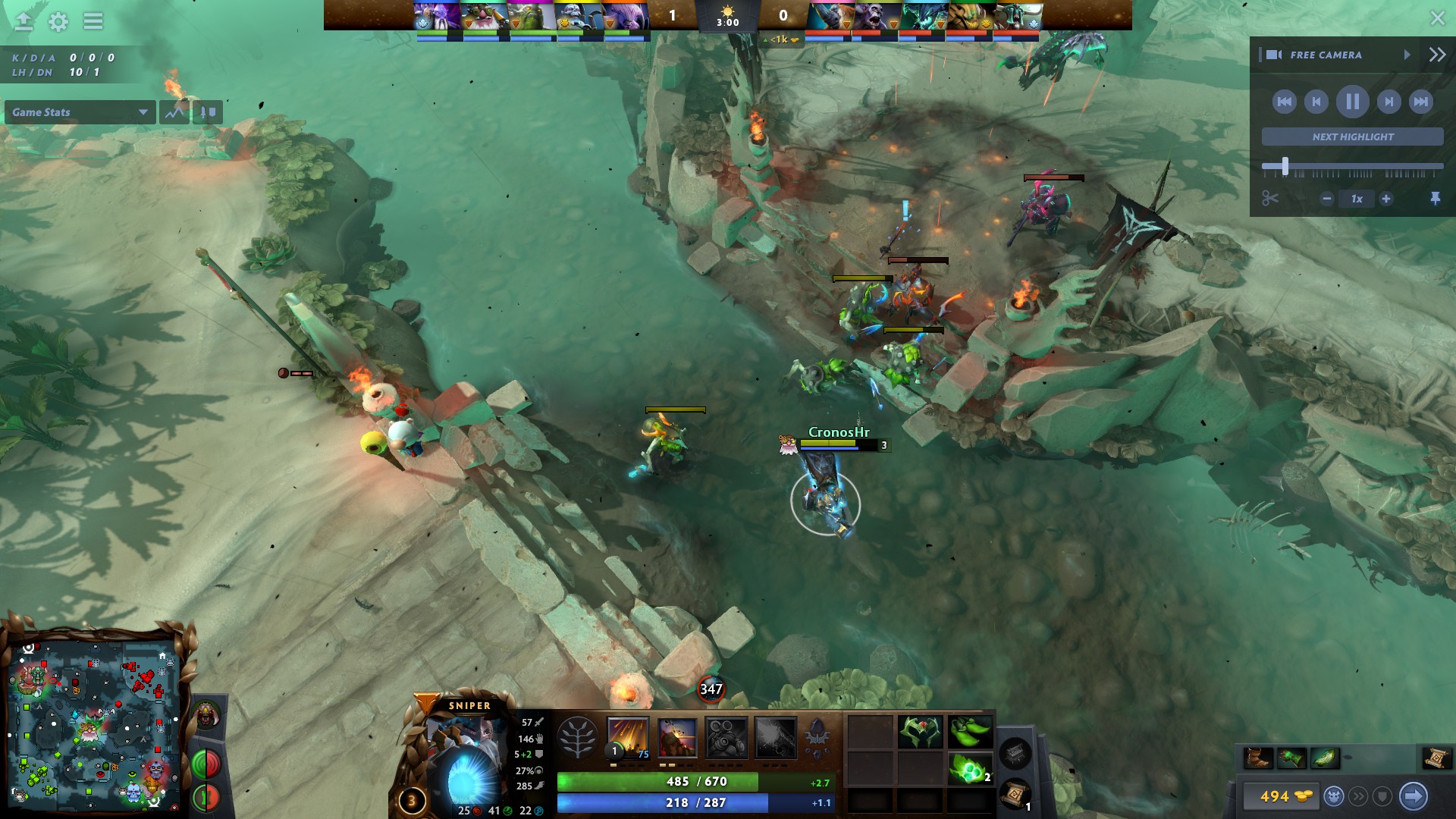Pause the replay playback
The image size is (1456, 819).
(x=1352, y=102)
